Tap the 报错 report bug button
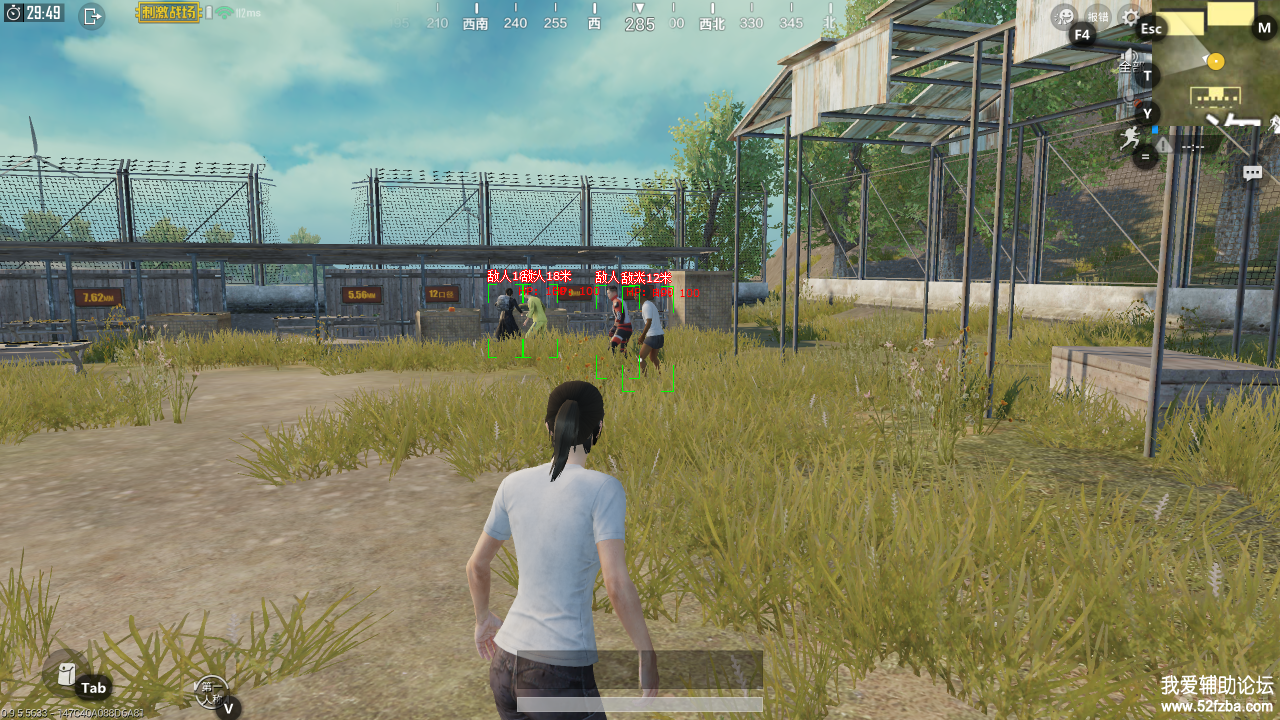The height and width of the screenshot is (720, 1280). click(x=1098, y=16)
